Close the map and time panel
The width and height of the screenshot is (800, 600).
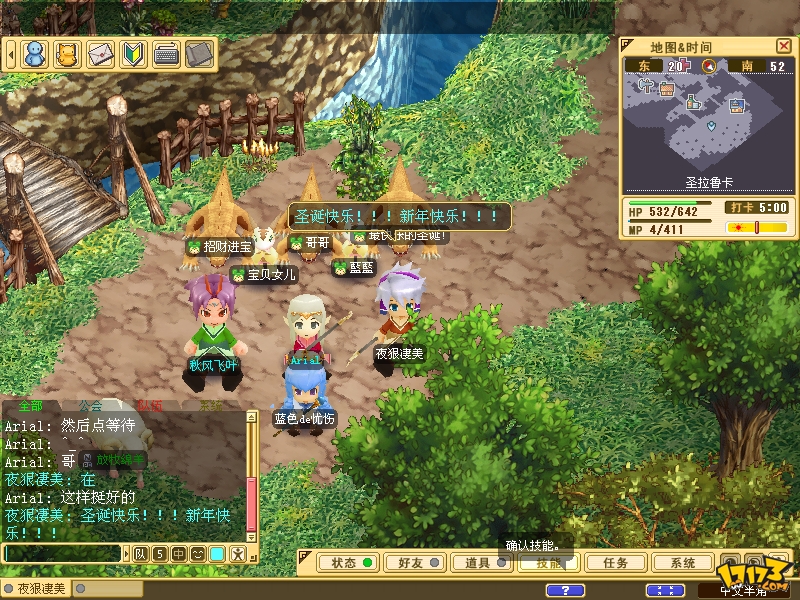[783, 46]
